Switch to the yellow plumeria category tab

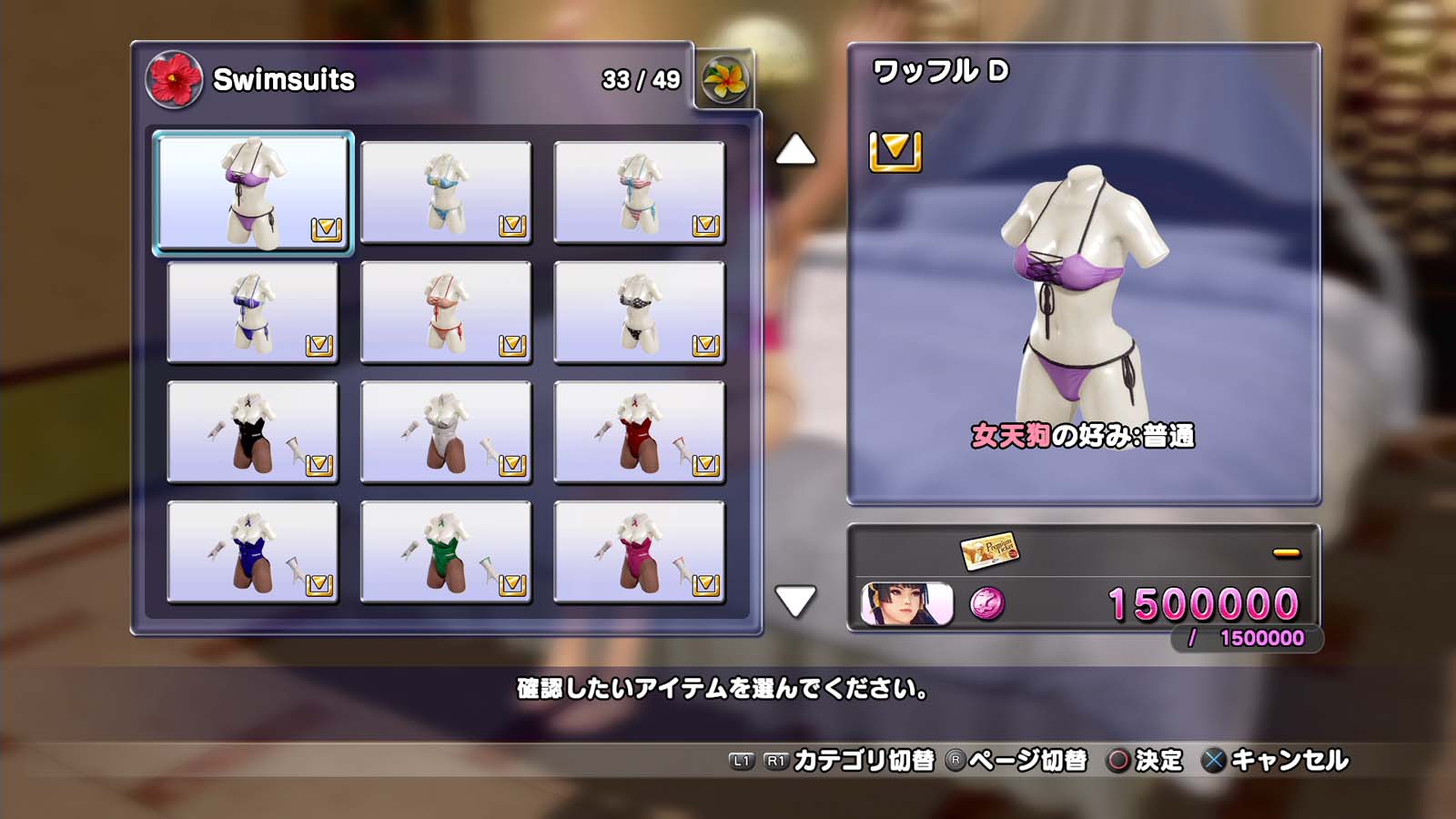coord(724,80)
